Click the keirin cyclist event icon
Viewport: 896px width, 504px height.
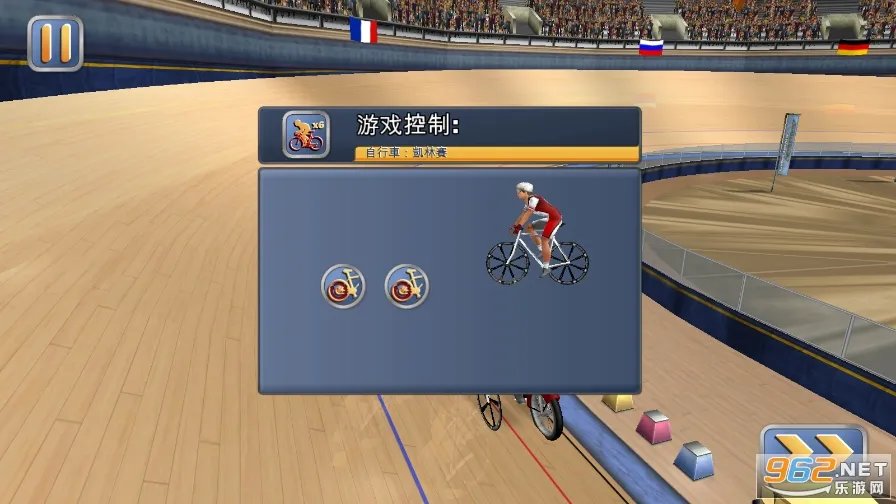[x=306, y=135]
